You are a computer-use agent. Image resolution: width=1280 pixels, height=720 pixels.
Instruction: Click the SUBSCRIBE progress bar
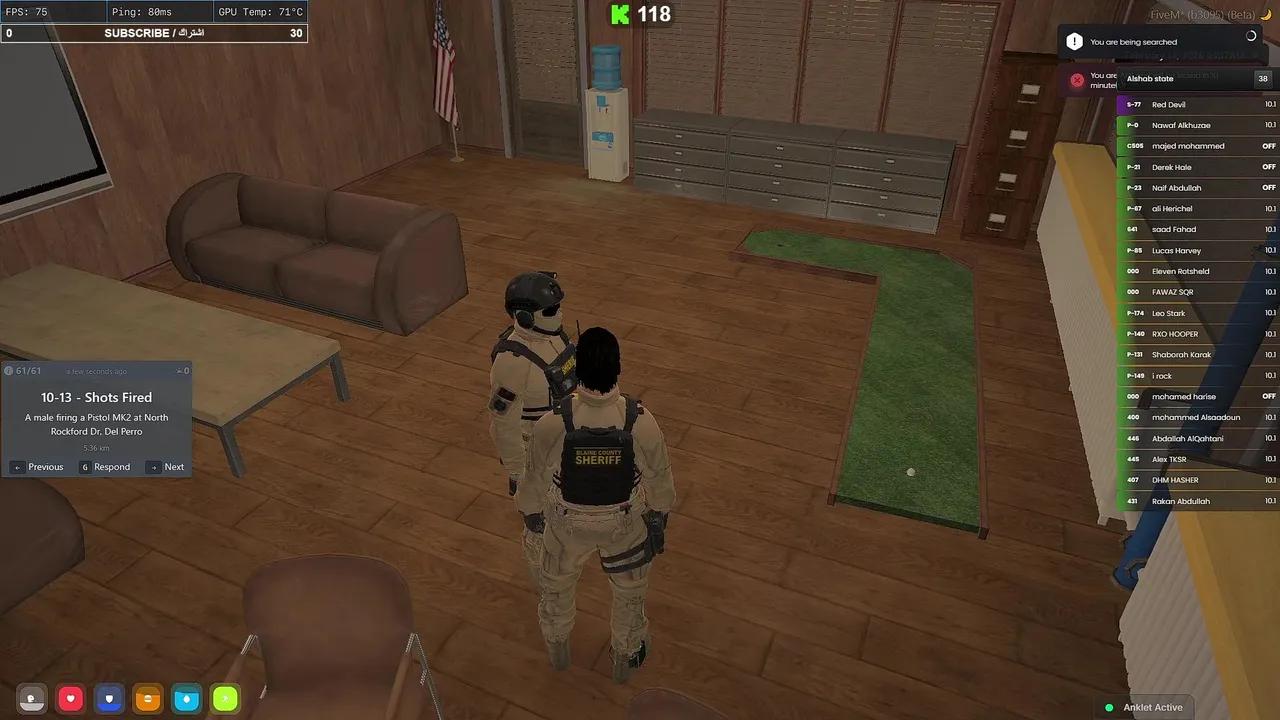coord(154,33)
